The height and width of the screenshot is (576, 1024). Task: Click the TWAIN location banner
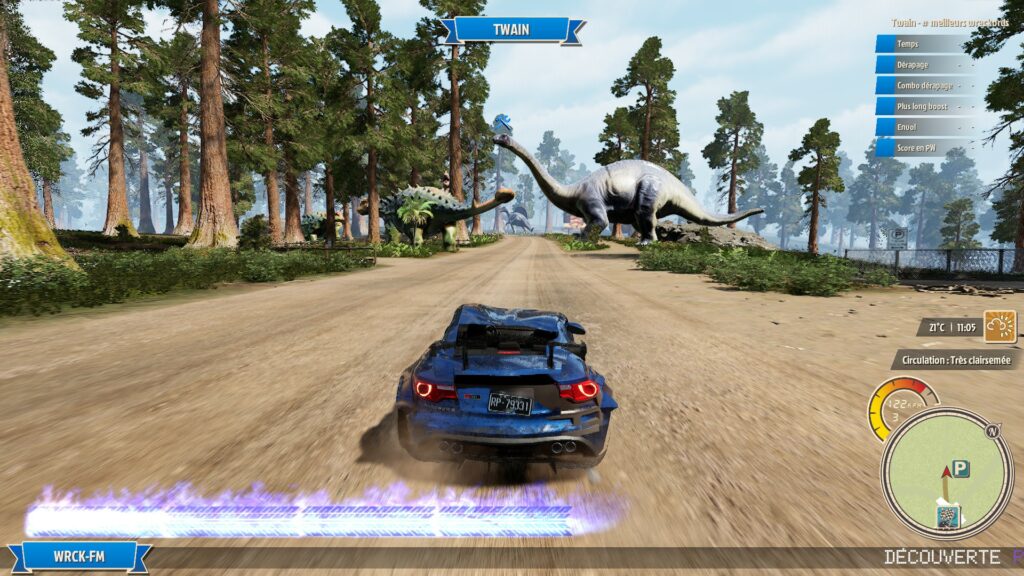(511, 29)
